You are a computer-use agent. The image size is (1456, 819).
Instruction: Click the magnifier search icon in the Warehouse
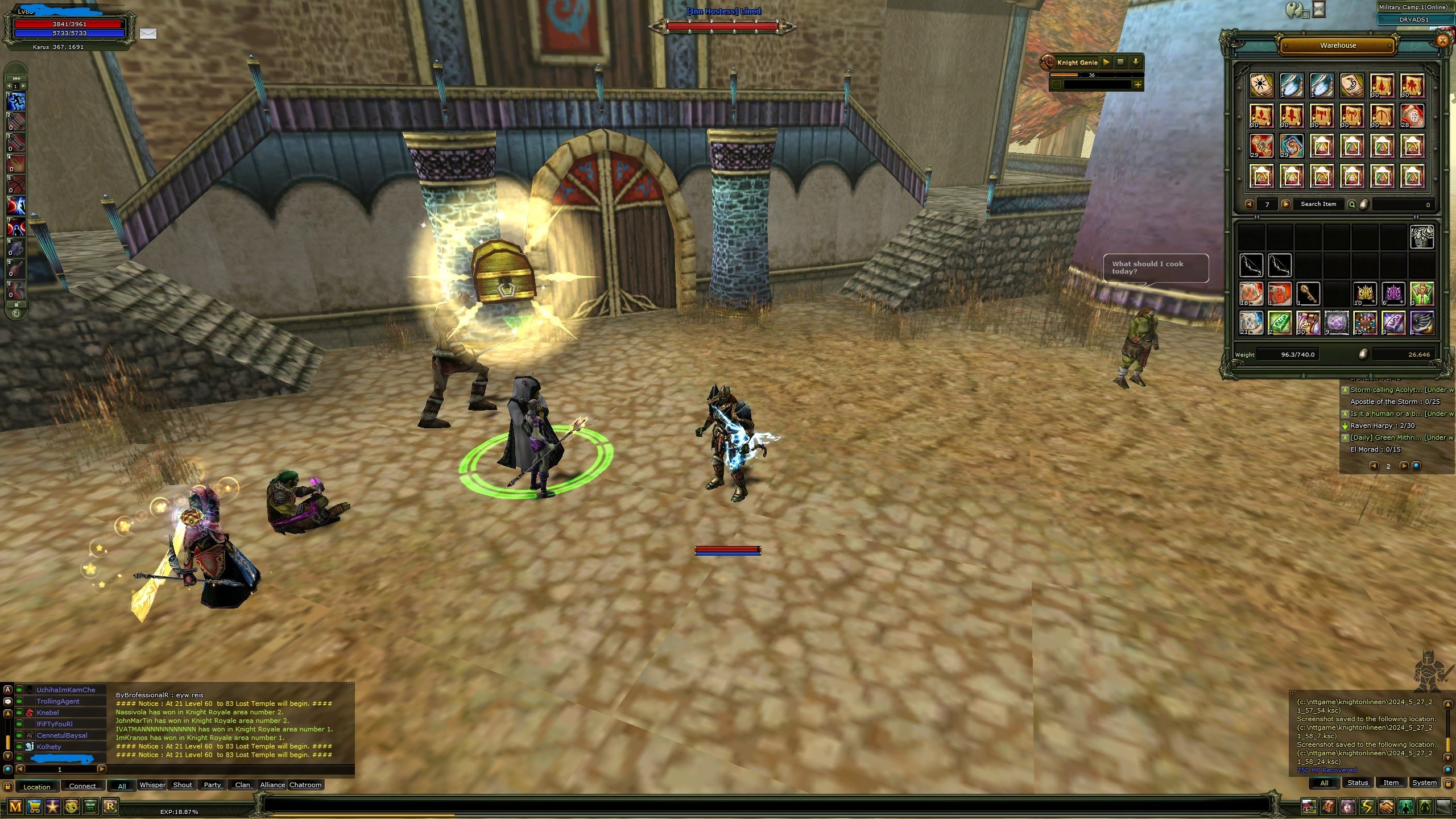(1352, 204)
